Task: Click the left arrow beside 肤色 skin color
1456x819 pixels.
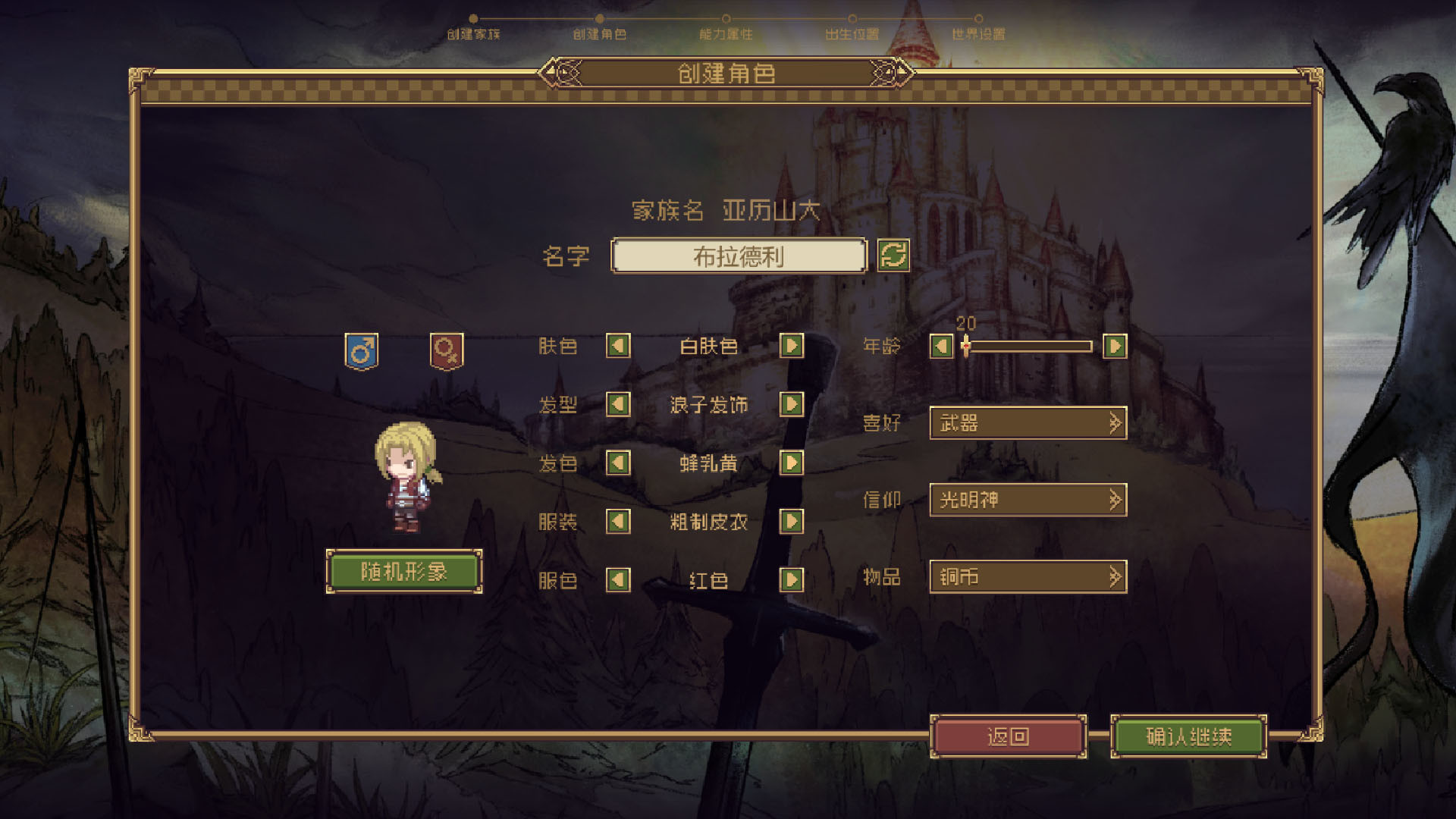Action: [618, 346]
